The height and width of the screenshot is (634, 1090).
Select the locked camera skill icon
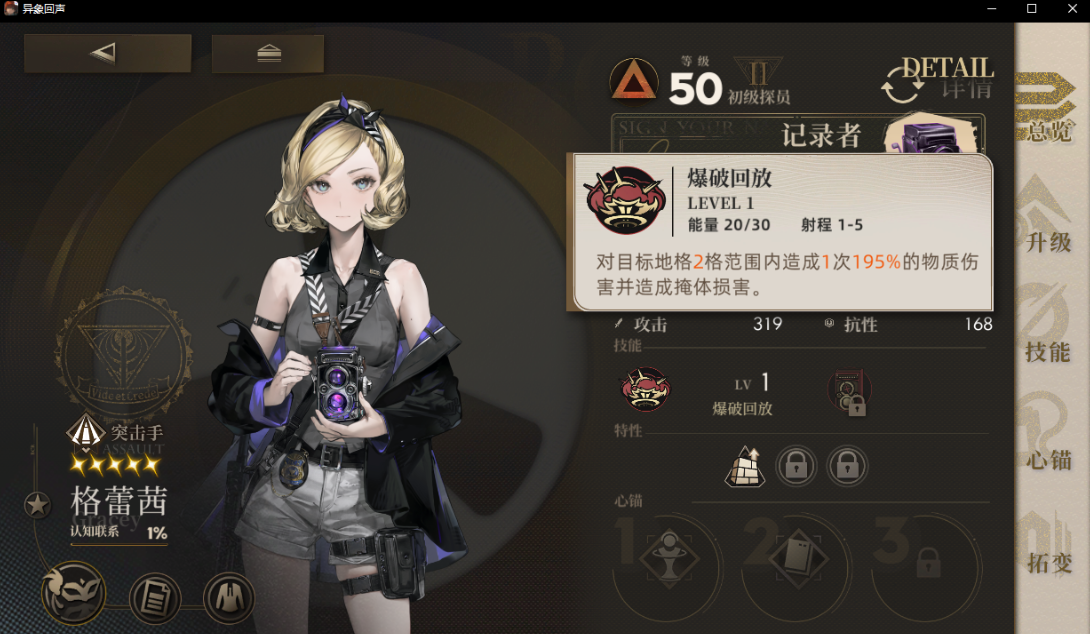click(x=849, y=391)
